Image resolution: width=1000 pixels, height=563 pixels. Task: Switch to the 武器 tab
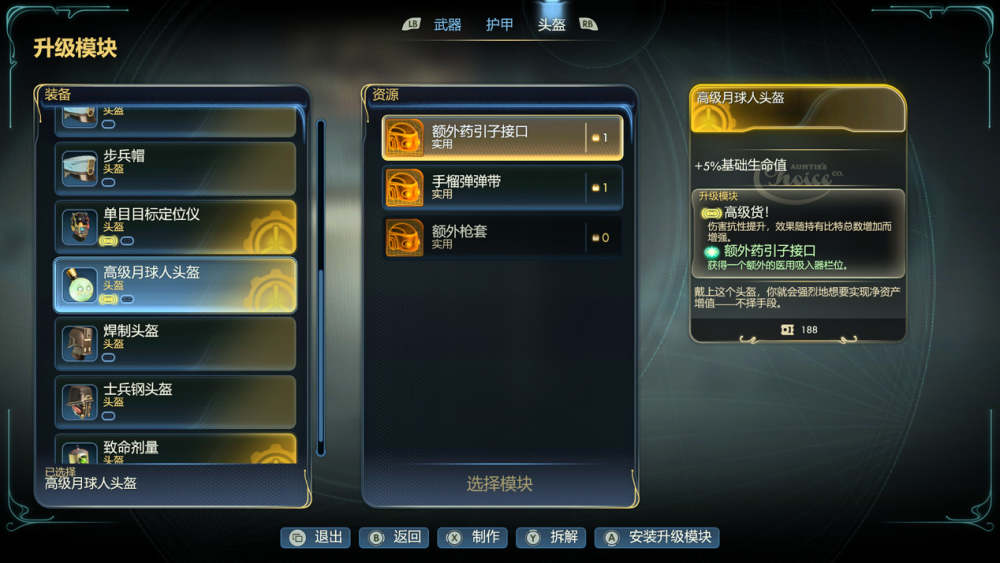(x=447, y=25)
